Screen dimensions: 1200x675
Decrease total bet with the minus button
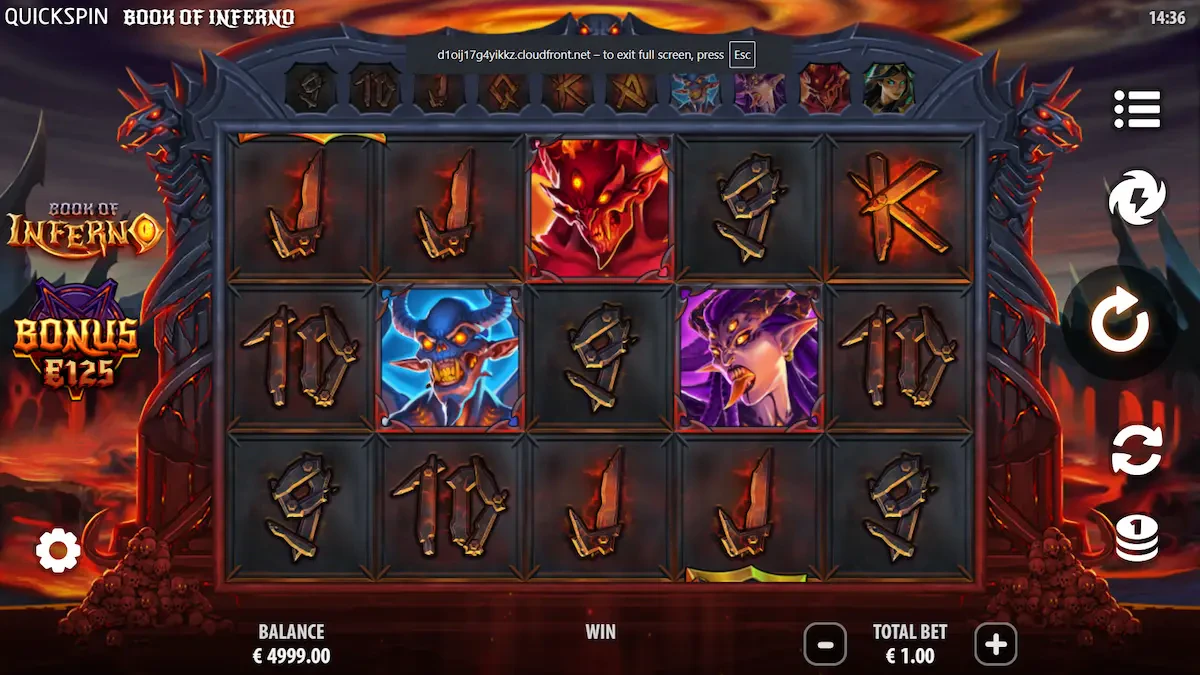point(825,645)
